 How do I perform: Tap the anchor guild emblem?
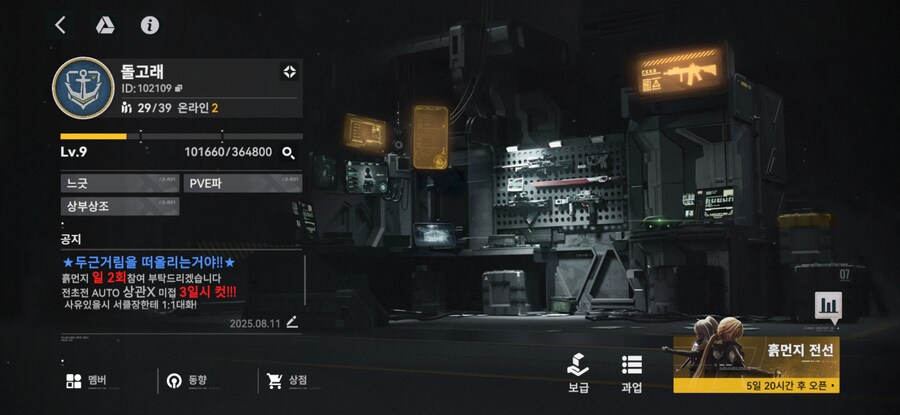(x=82, y=88)
